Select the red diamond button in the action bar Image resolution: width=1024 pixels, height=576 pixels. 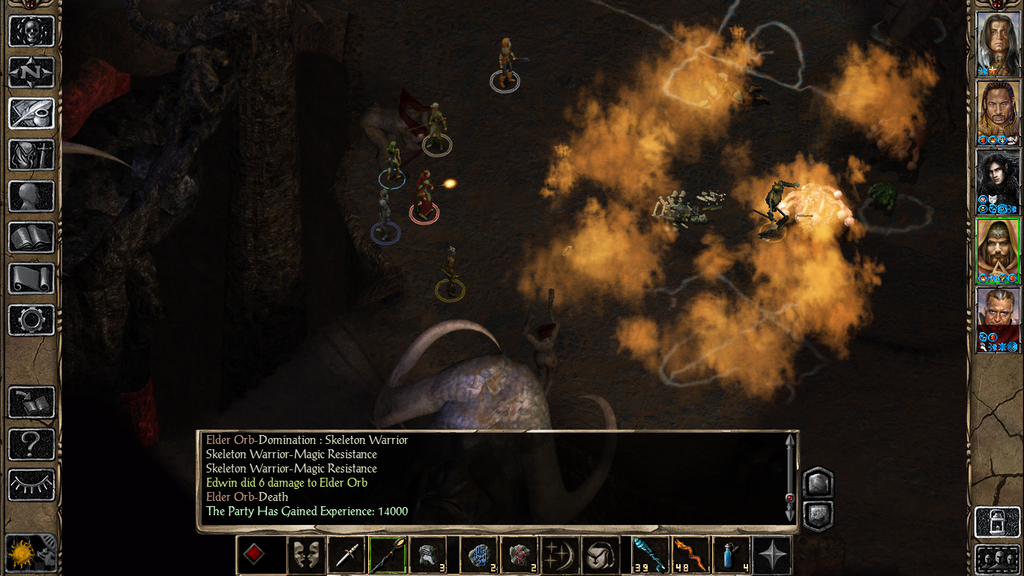coord(254,555)
